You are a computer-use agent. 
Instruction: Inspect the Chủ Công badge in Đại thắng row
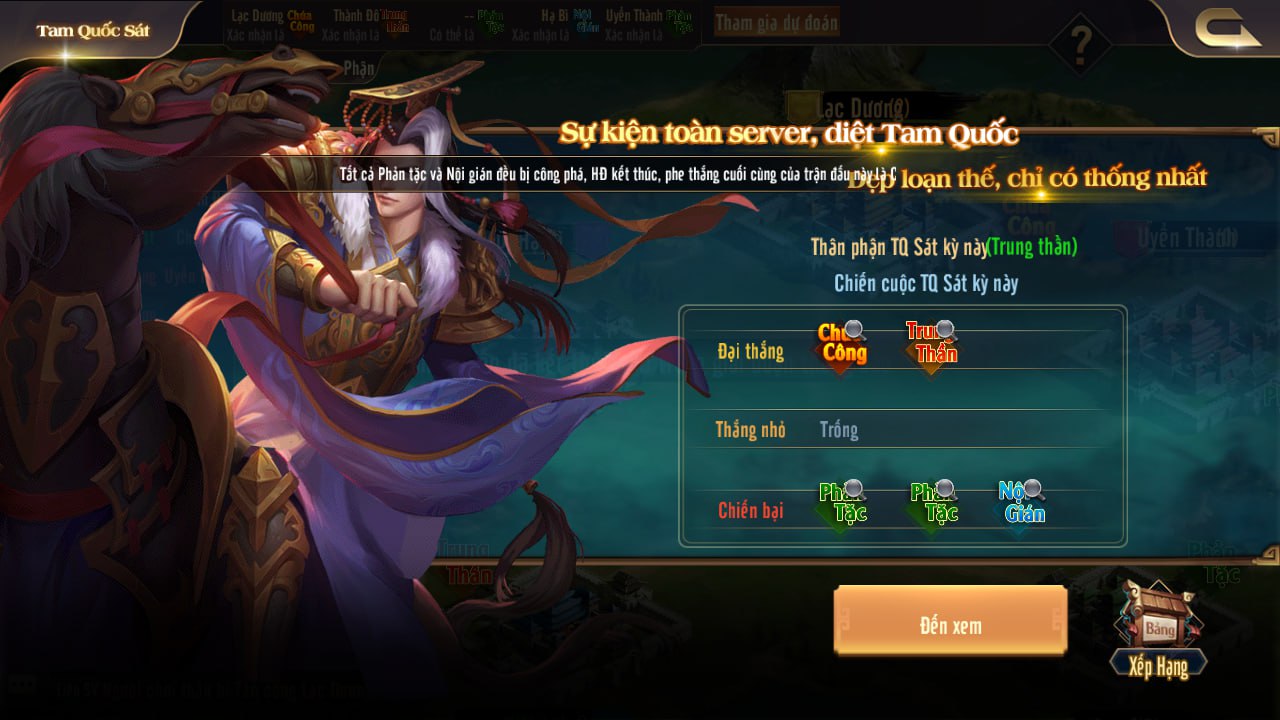pyautogui.click(x=842, y=344)
